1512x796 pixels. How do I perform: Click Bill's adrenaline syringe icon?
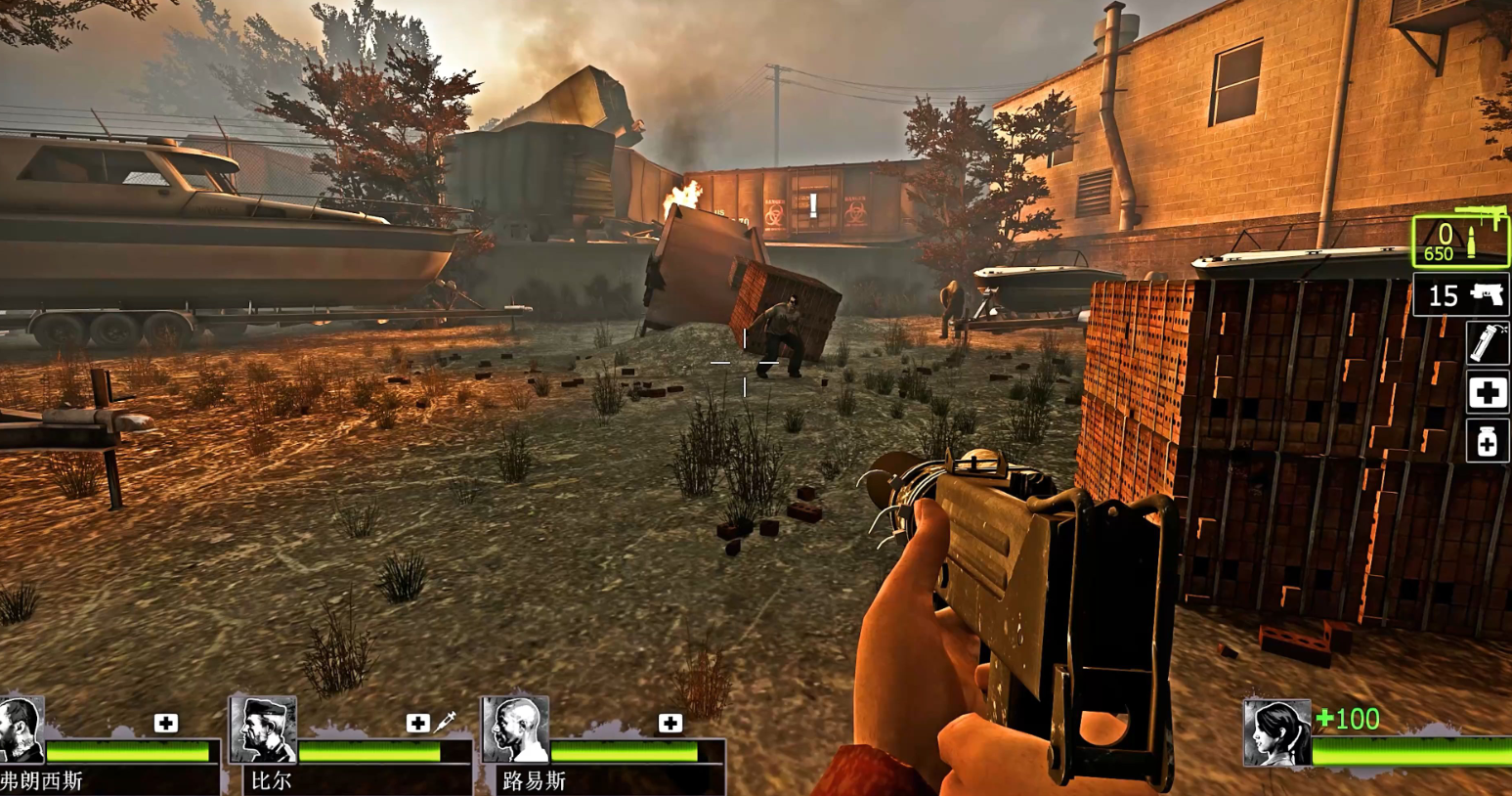click(445, 723)
